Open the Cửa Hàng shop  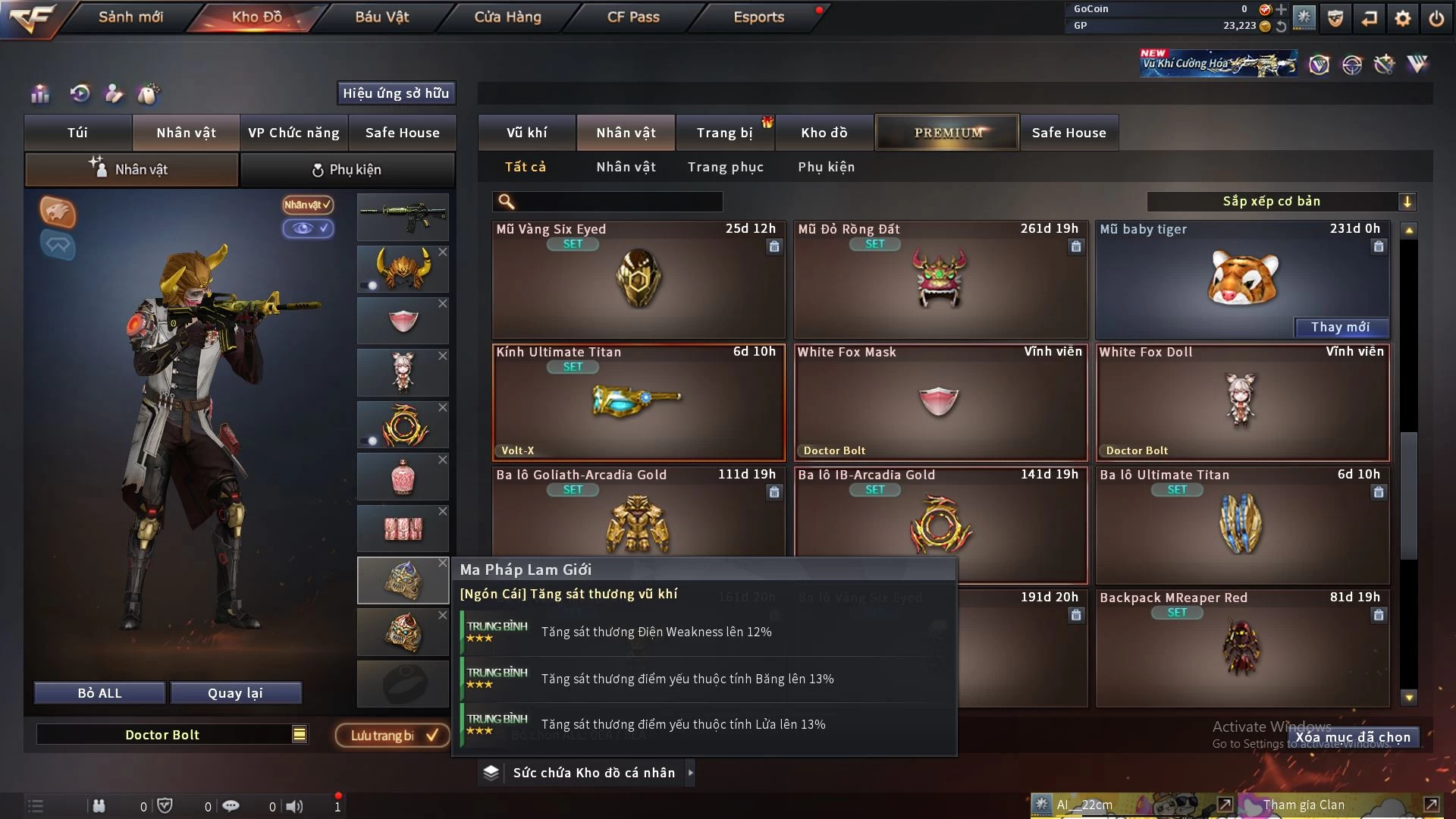tap(507, 17)
